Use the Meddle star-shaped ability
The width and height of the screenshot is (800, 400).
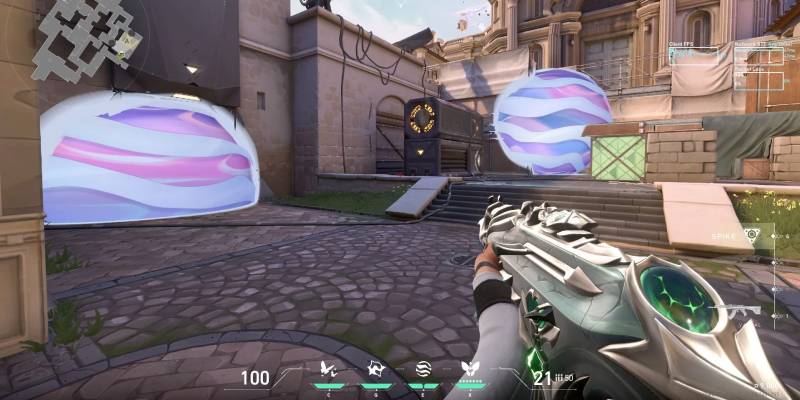pos(375,370)
